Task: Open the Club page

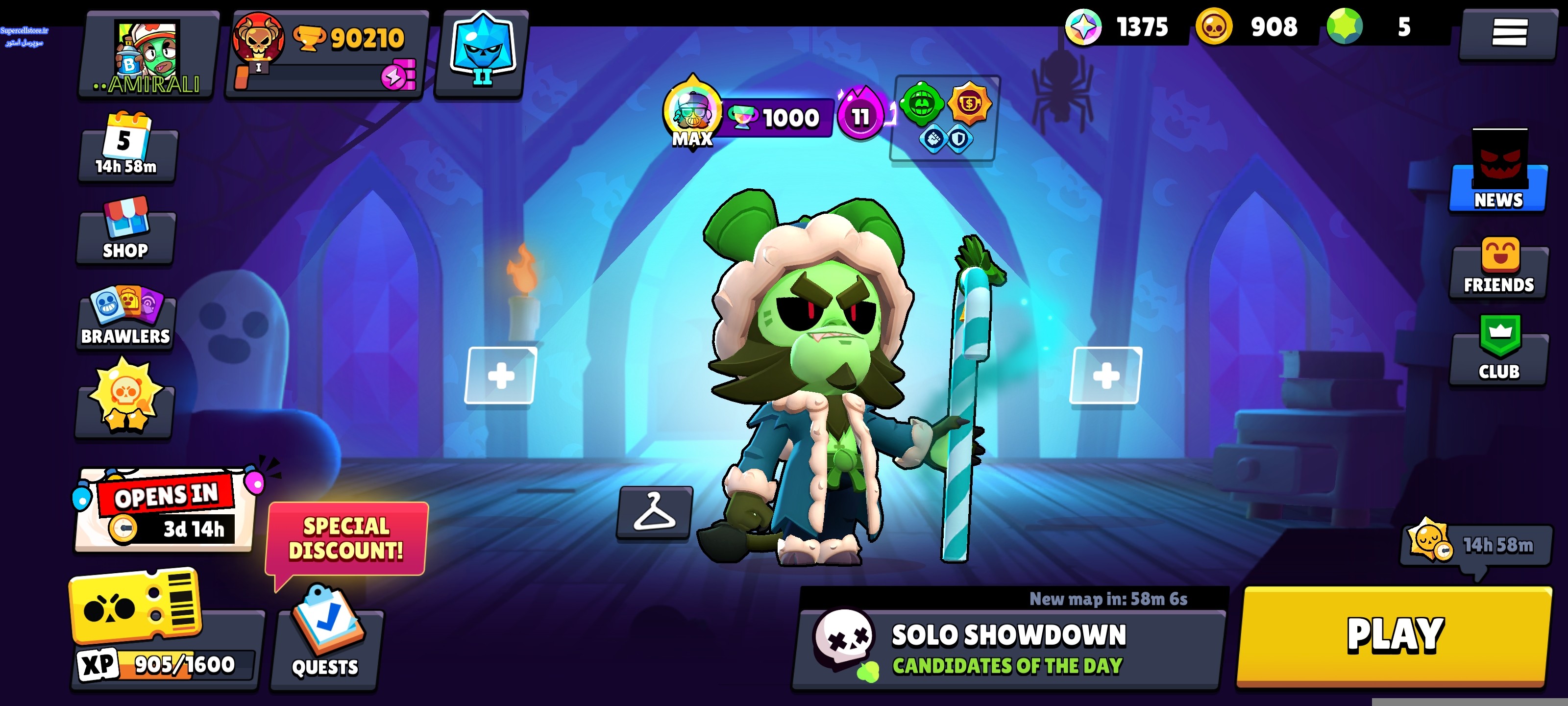Action: click(x=1498, y=350)
